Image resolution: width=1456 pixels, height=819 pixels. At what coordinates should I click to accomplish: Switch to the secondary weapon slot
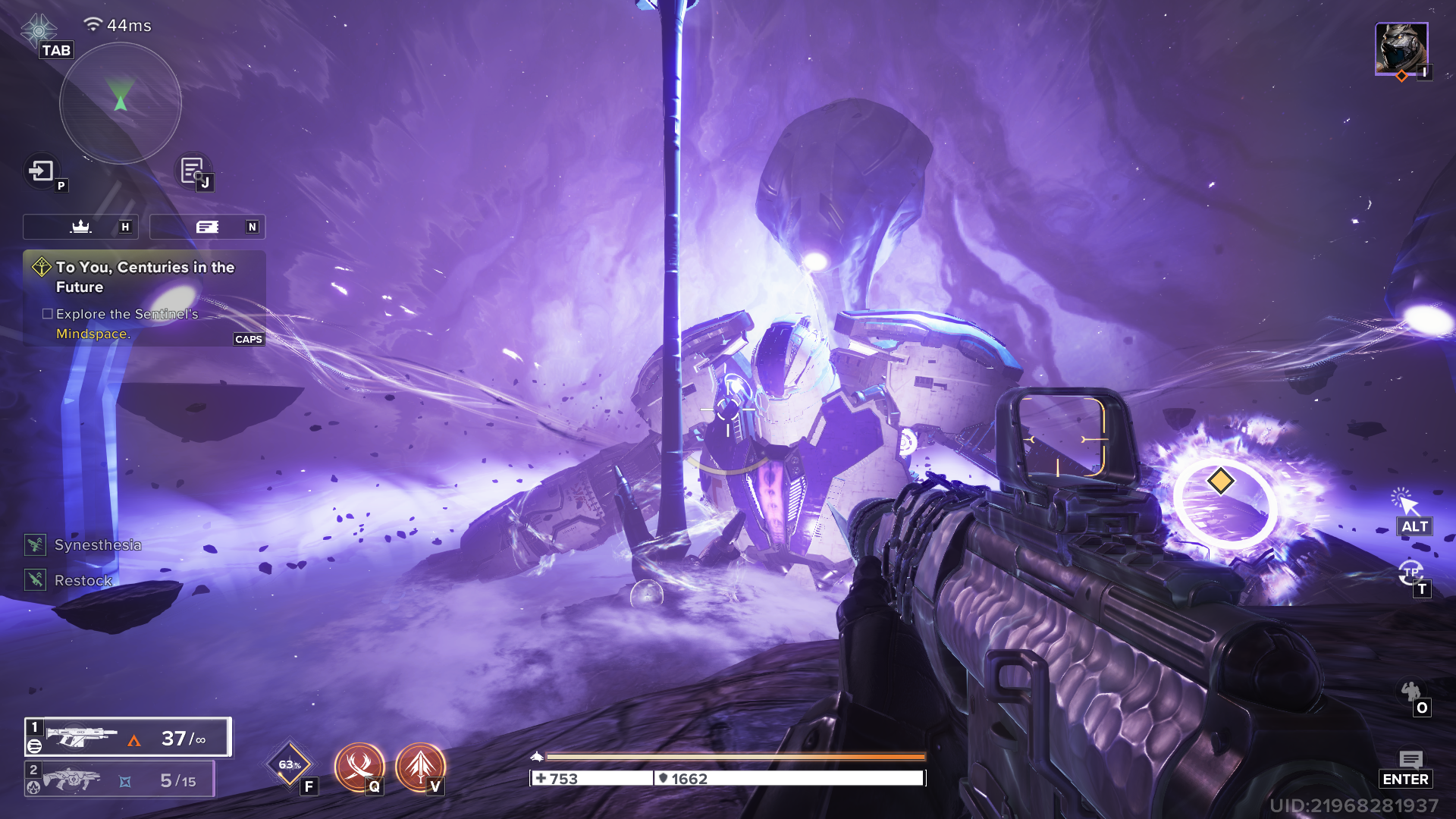[x=120, y=780]
